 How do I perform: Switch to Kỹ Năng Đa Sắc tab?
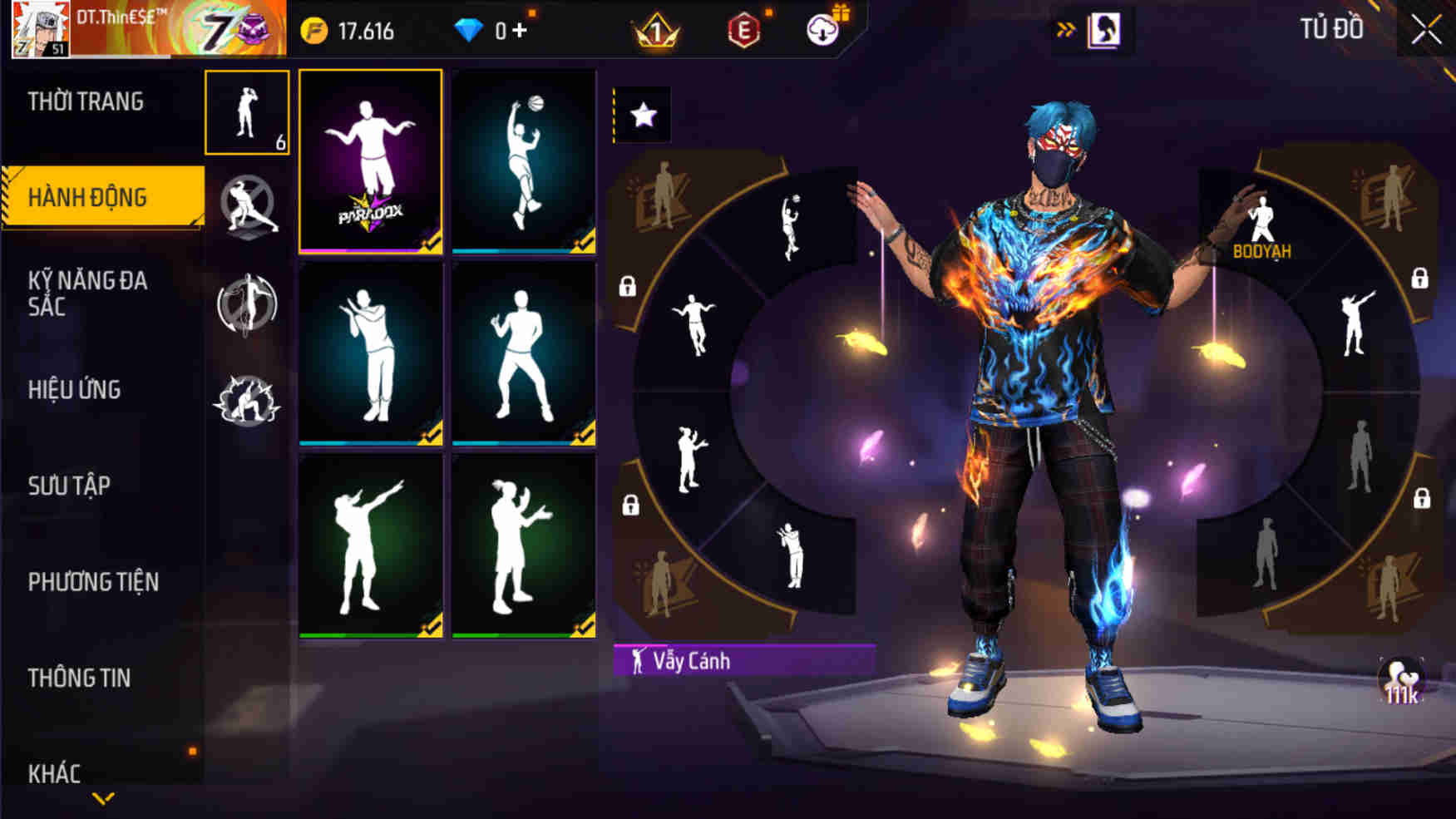pyautogui.click(x=88, y=293)
